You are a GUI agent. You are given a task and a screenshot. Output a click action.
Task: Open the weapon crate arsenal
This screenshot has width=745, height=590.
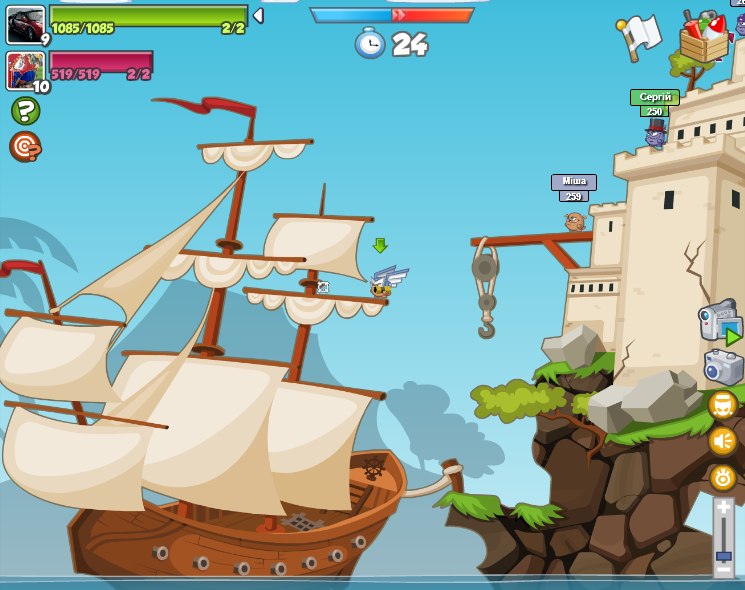(704, 38)
